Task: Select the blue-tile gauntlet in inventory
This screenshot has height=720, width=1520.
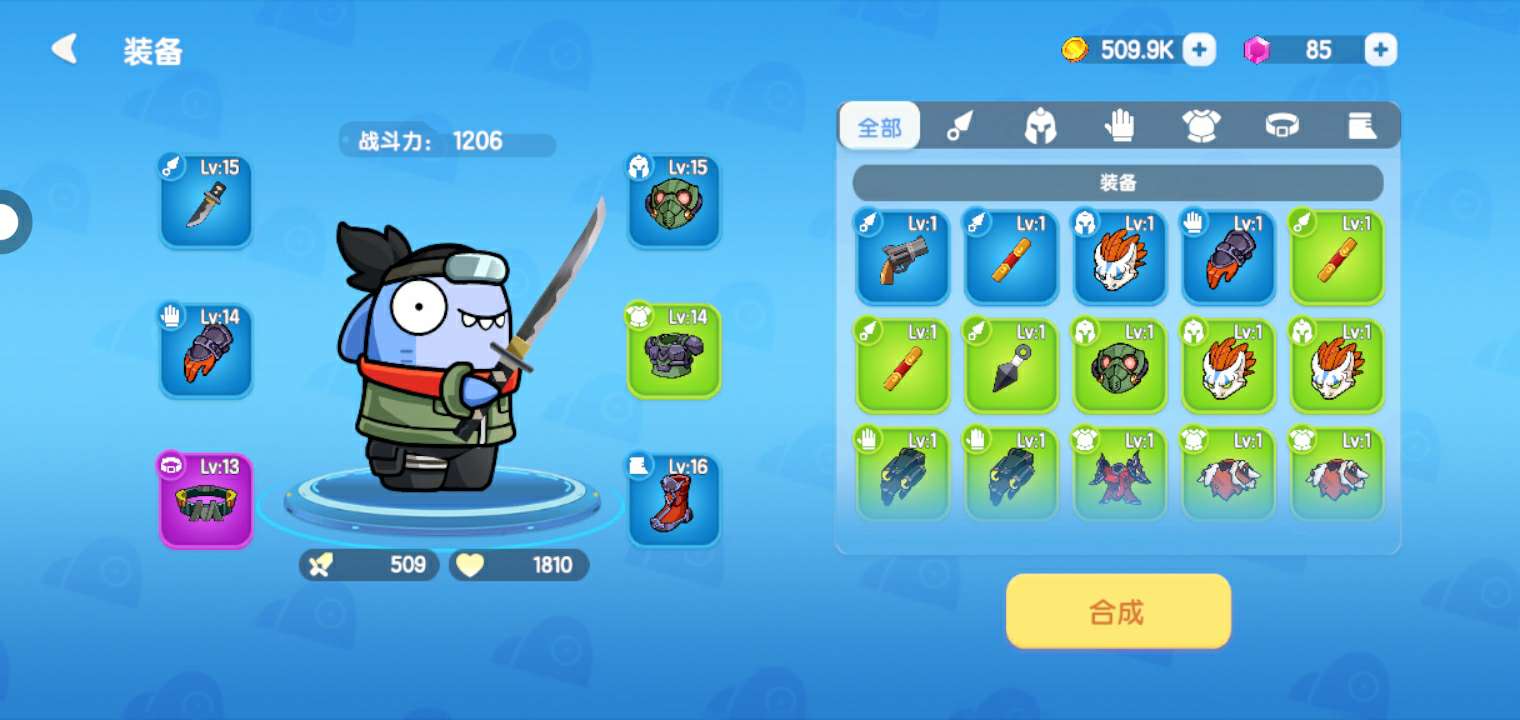Action: click(x=1228, y=257)
